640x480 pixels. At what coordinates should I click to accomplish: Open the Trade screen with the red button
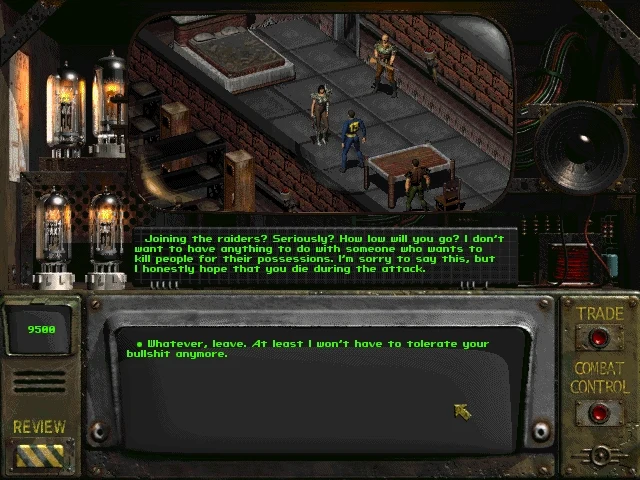click(x=600, y=338)
